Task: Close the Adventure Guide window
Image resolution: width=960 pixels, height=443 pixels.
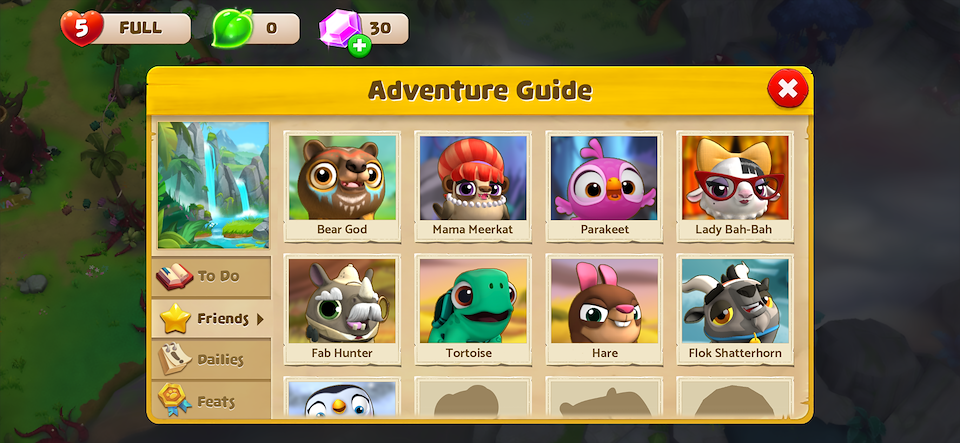Action: pos(788,90)
